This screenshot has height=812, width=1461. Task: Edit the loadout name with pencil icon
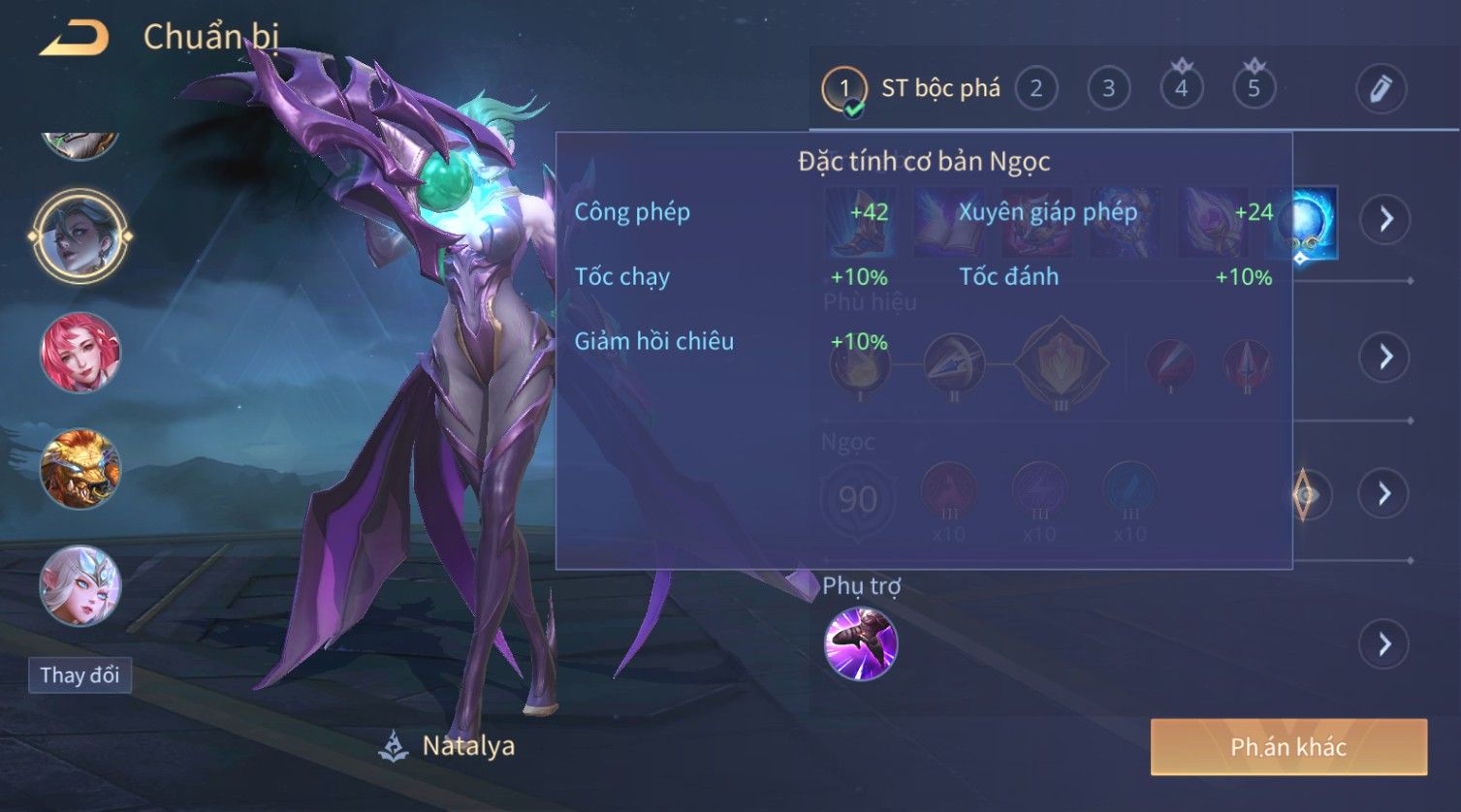point(1381,89)
